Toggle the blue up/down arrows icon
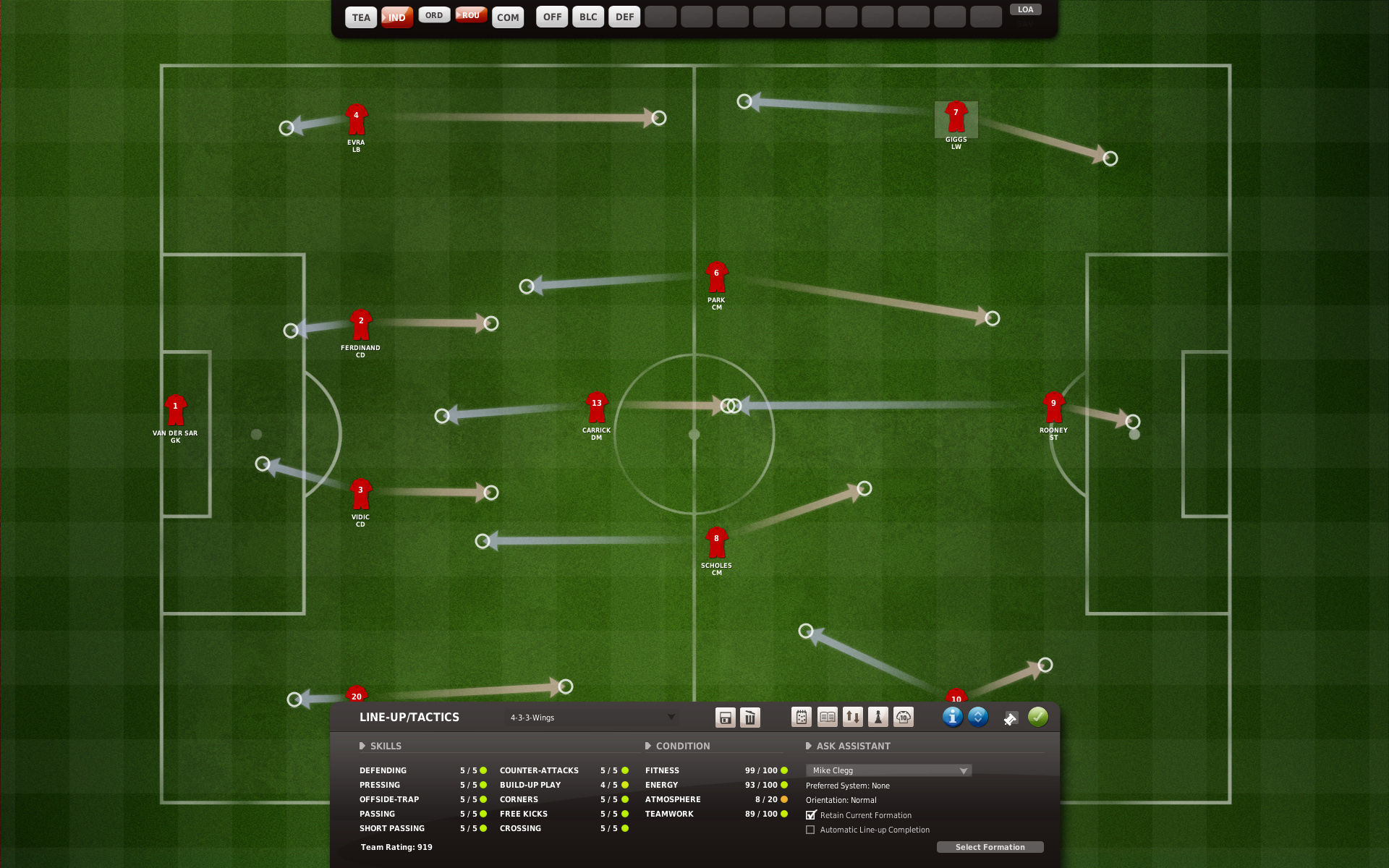The width and height of the screenshot is (1389, 868). click(x=977, y=717)
